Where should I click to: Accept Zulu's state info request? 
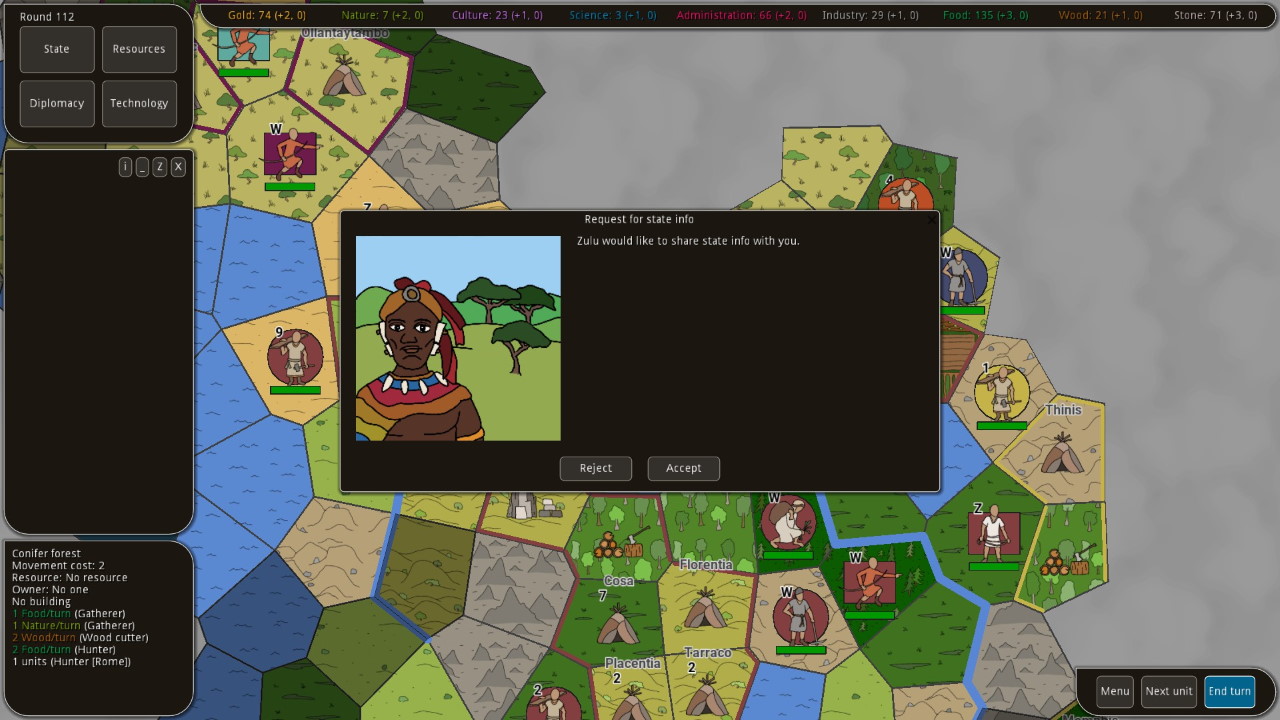click(683, 468)
